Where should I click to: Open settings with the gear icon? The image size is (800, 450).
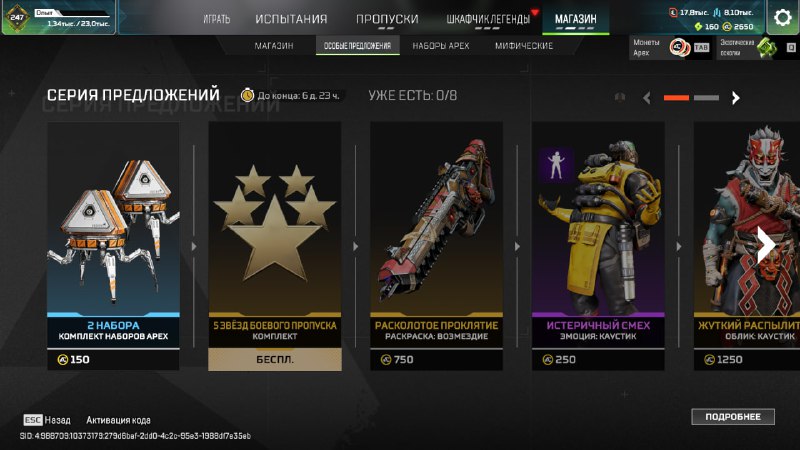coord(782,18)
